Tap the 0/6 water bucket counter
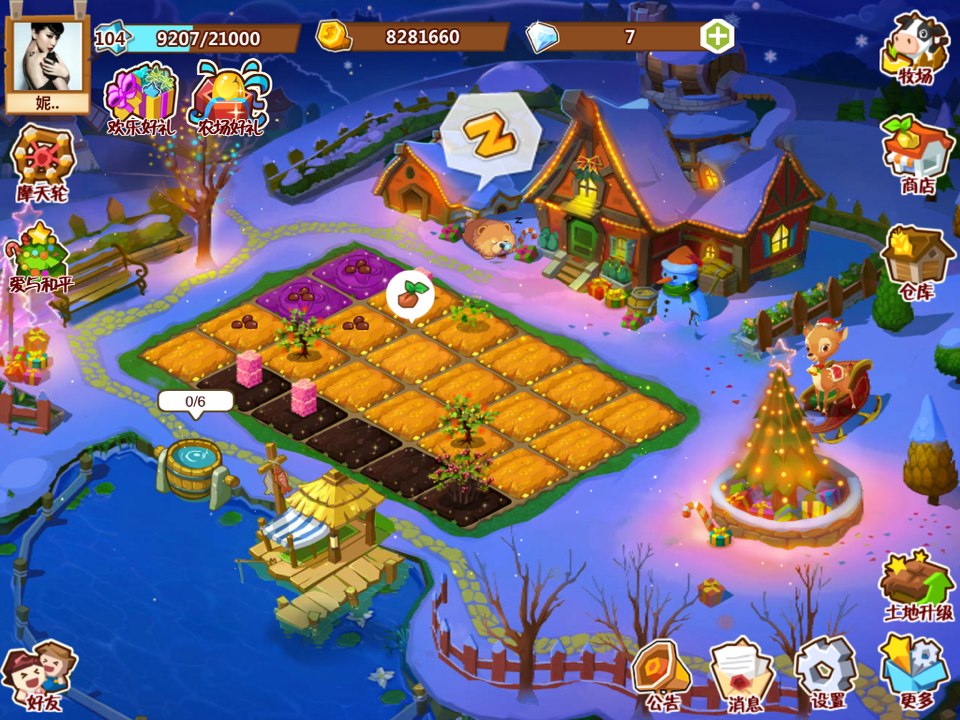 pos(195,402)
